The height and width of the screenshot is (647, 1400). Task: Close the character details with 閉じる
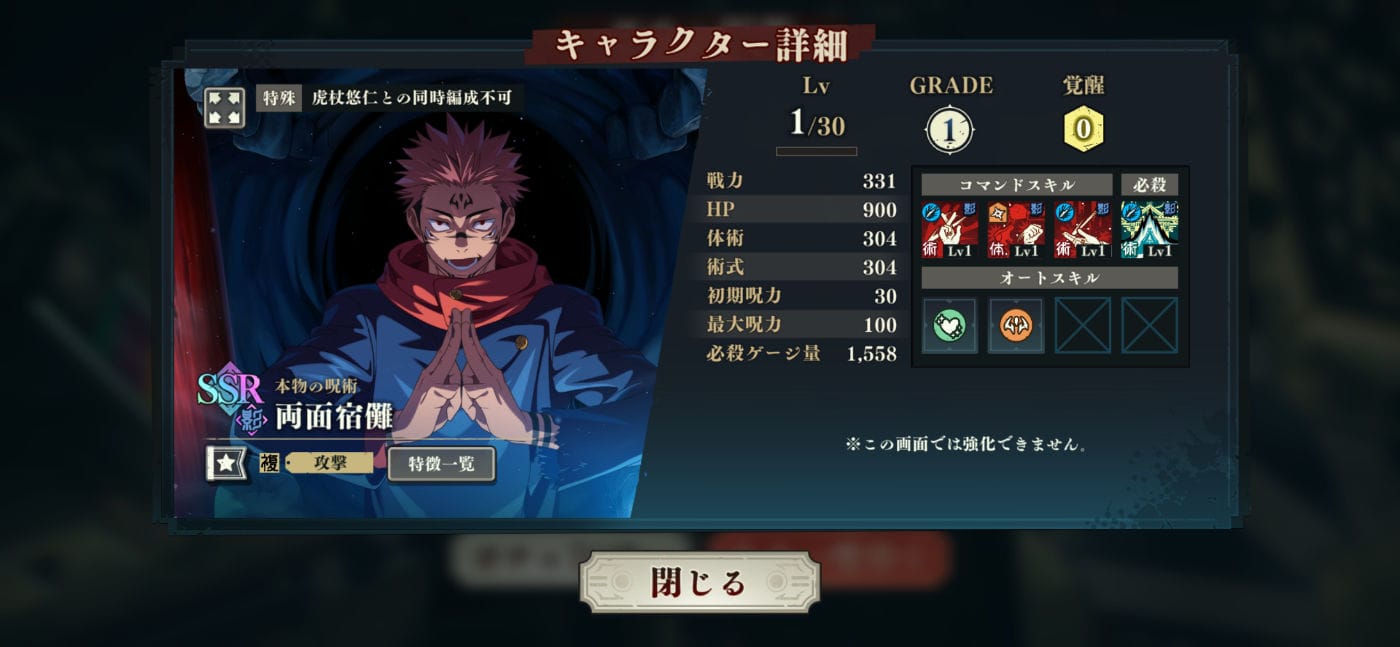click(699, 582)
